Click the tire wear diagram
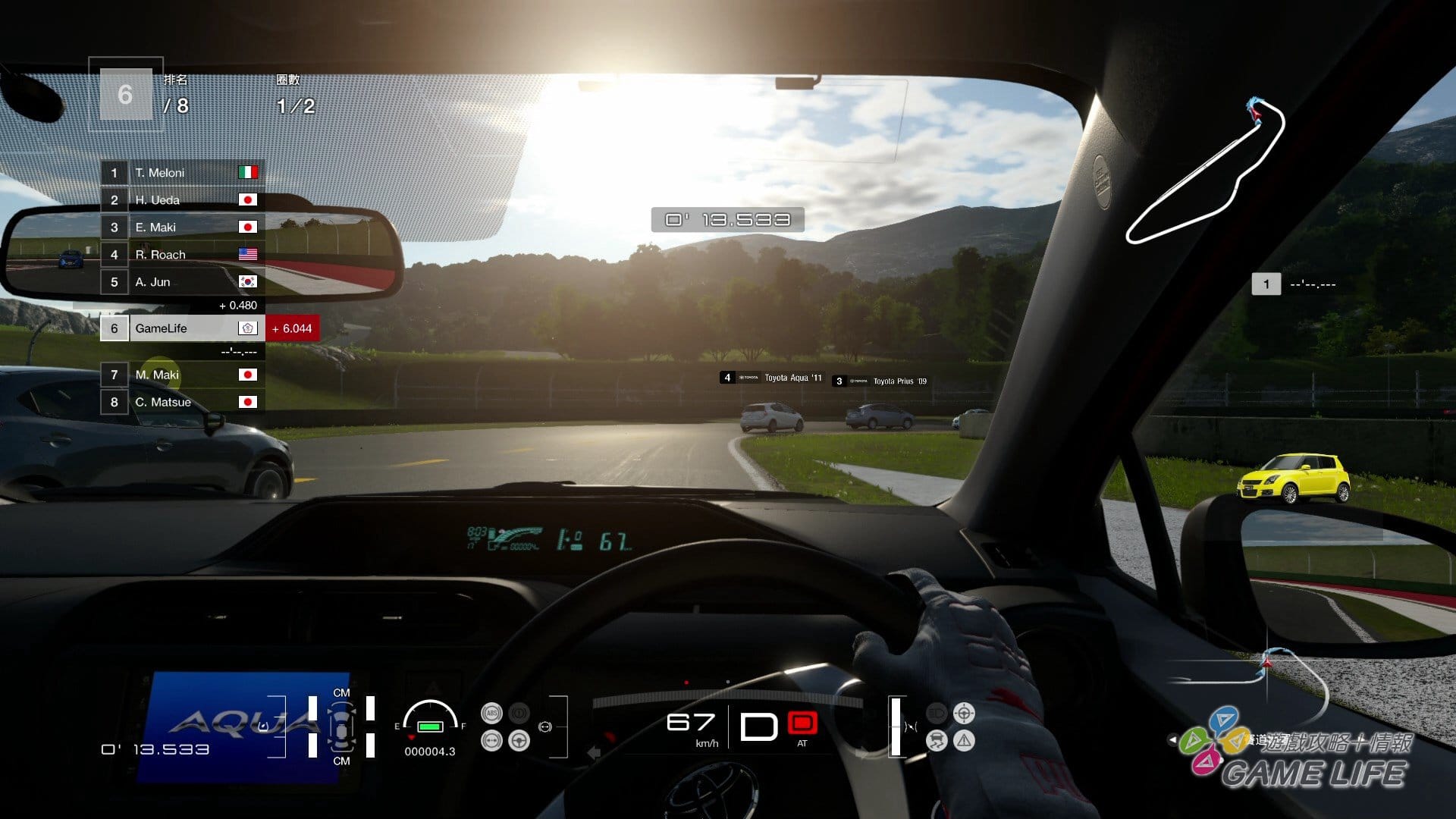Image resolution: width=1456 pixels, height=819 pixels. point(341,726)
